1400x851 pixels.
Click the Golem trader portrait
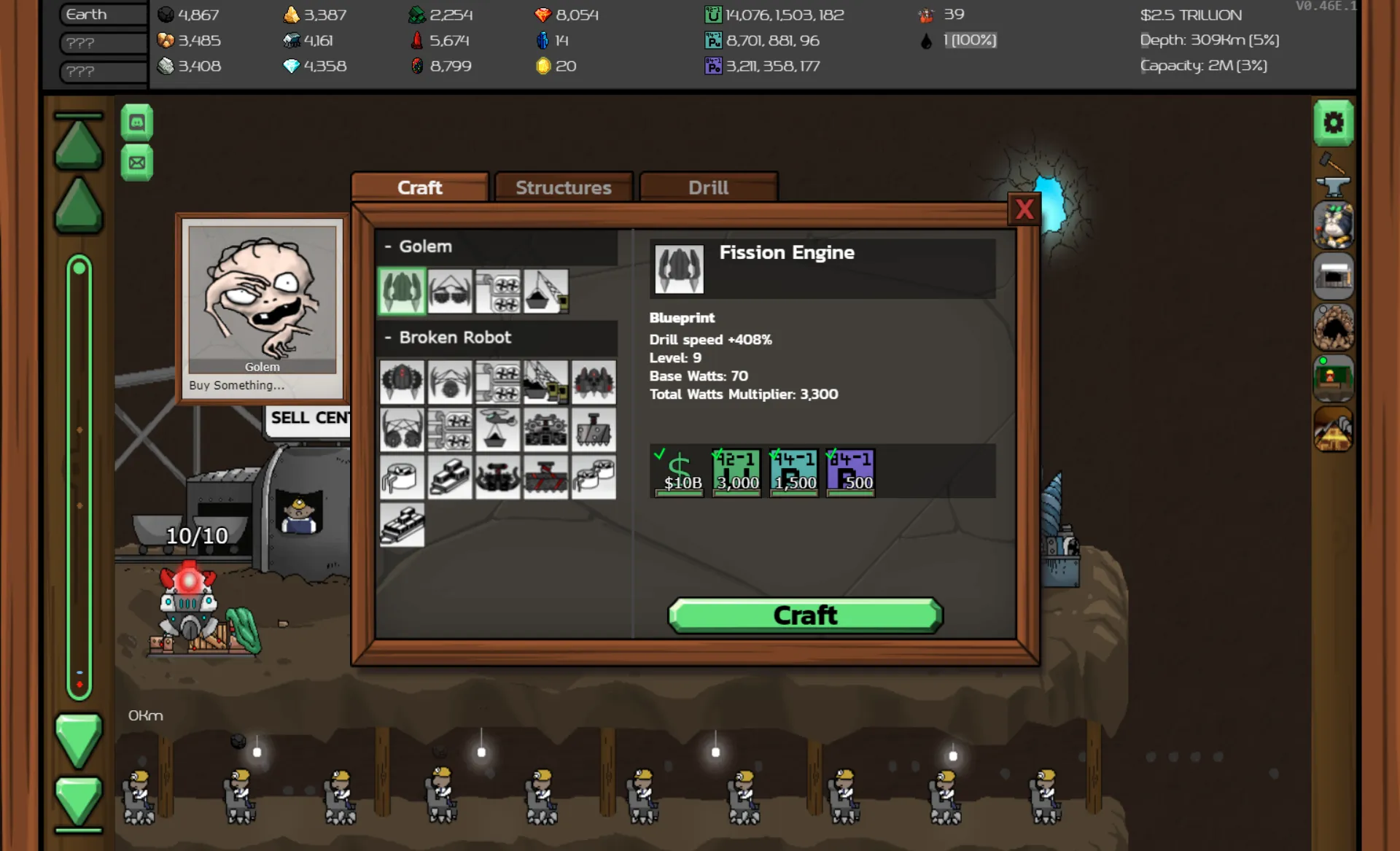pos(262,299)
